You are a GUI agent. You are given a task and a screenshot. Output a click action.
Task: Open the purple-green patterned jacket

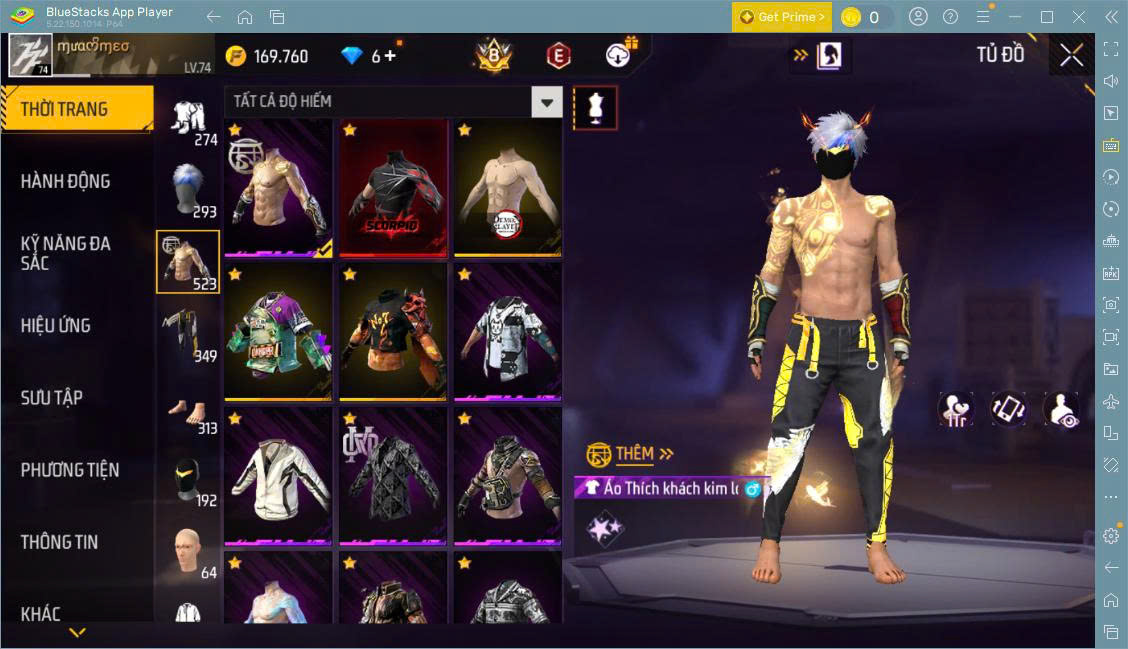(x=278, y=332)
